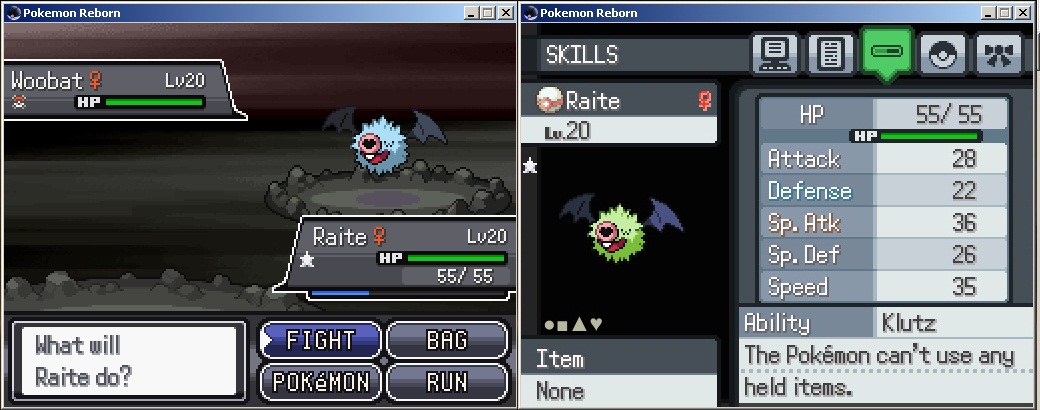1040x410 pixels.
Task: Open the document page icon tab
Action: tap(830, 54)
